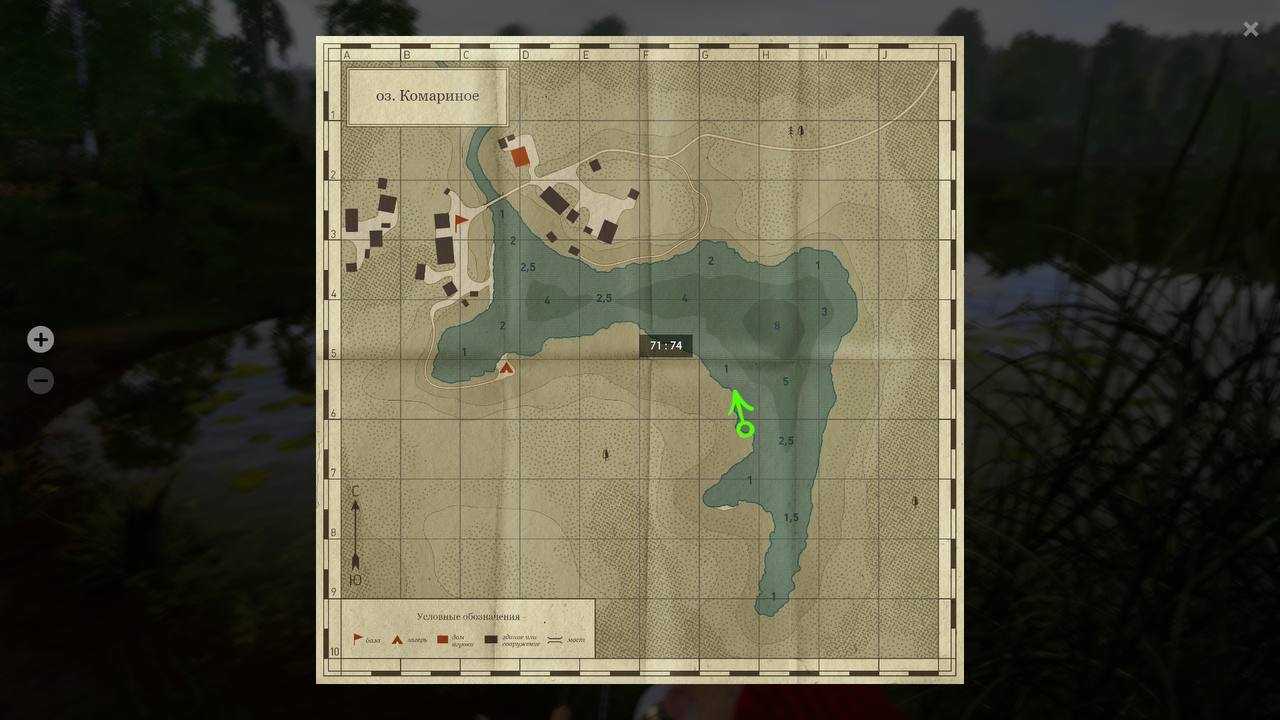This screenshot has height=720, width=1280.
Task: Select the red base flag marker near the village
Action: click(460, 220)
